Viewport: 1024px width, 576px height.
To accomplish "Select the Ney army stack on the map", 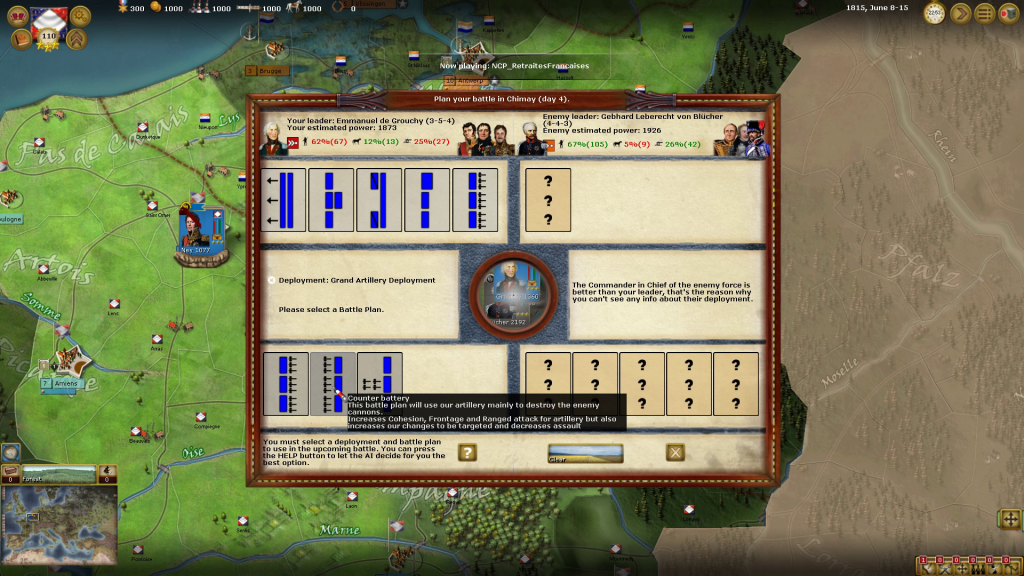I will point(196,230).
